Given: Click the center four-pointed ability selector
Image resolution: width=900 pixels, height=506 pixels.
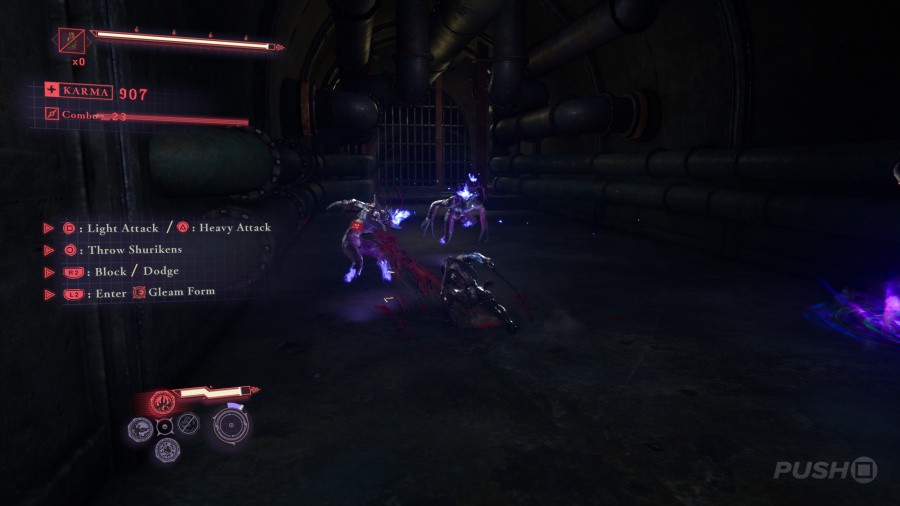Looking at the screenshot, I should 164,426.
